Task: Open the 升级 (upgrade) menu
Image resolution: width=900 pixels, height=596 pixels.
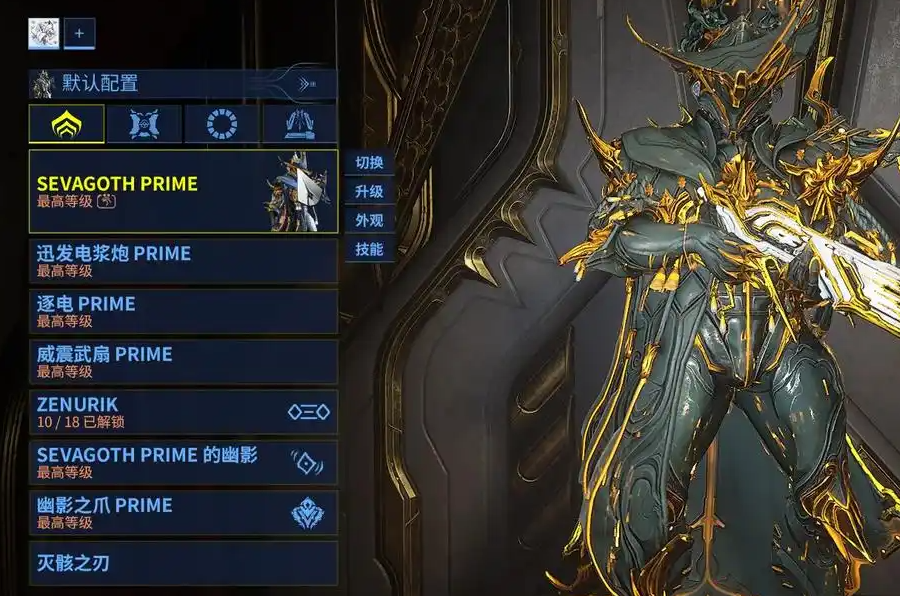Action: click(x=369, y=191)
